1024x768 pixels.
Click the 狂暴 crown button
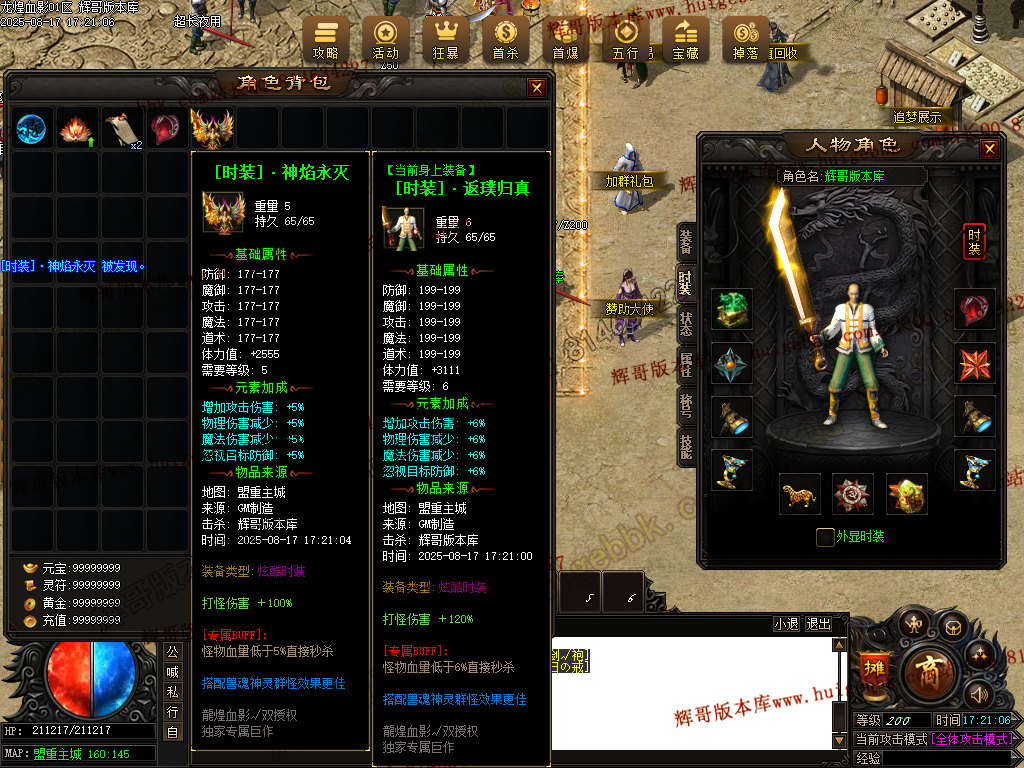[445, 37]
